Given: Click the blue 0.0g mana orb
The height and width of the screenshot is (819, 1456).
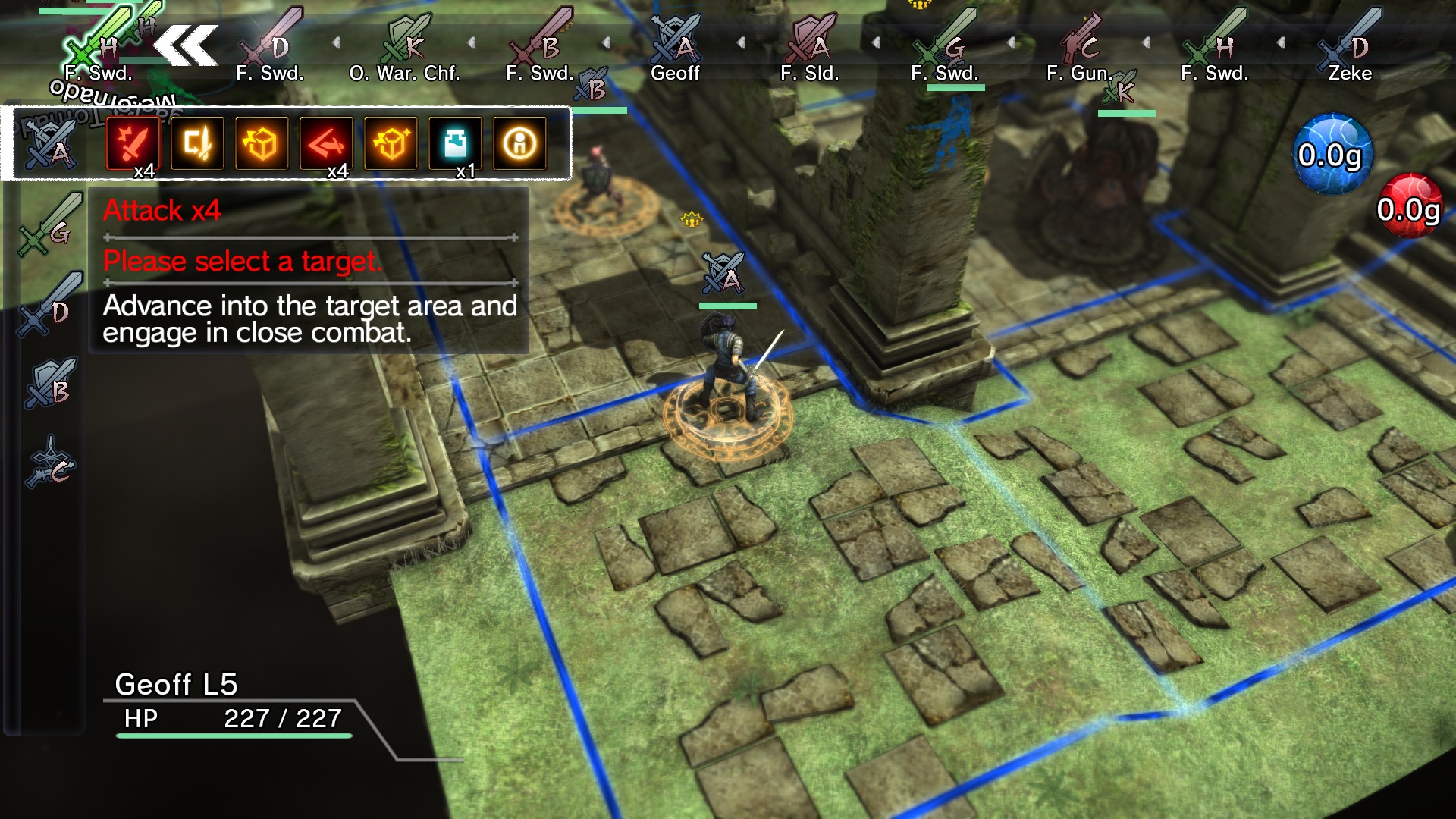Looking at the screenshot, I should tap(1334, 153).
